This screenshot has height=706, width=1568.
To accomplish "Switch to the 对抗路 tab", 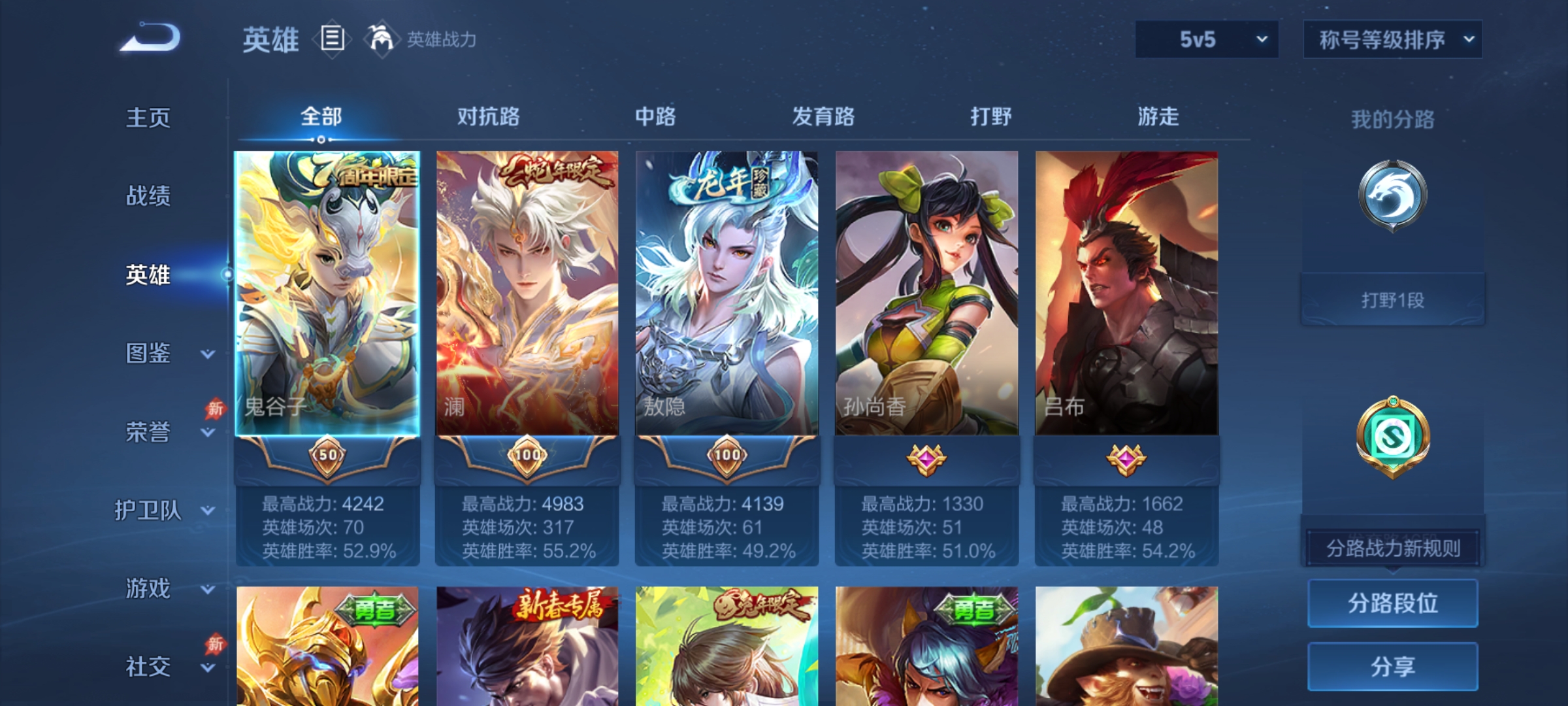I will (x=489, y=116).
